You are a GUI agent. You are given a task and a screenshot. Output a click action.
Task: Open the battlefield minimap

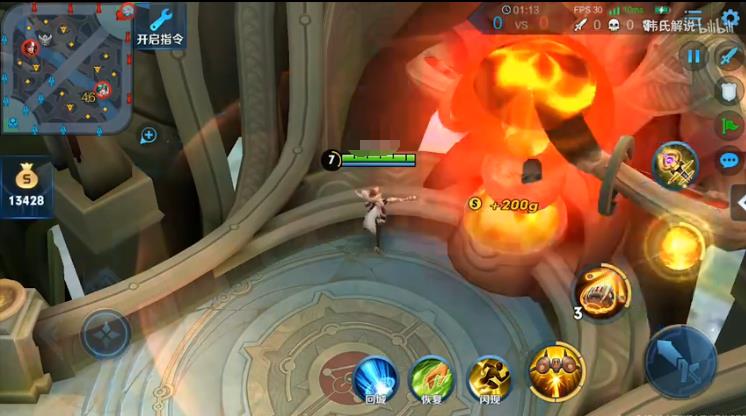coord(66,66)
